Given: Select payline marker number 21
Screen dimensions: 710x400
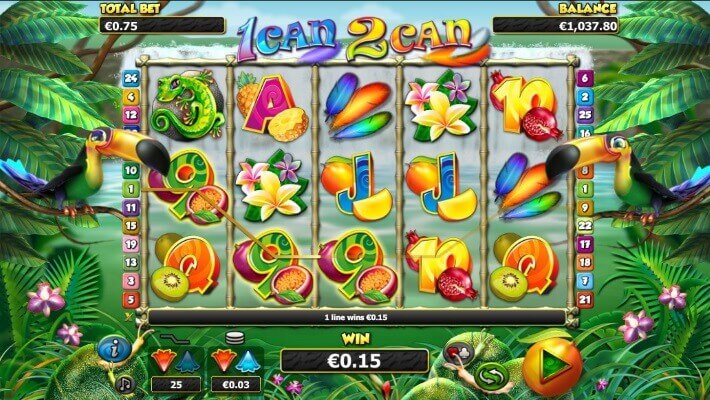Looking at the screenshot, I should point(585,300).
